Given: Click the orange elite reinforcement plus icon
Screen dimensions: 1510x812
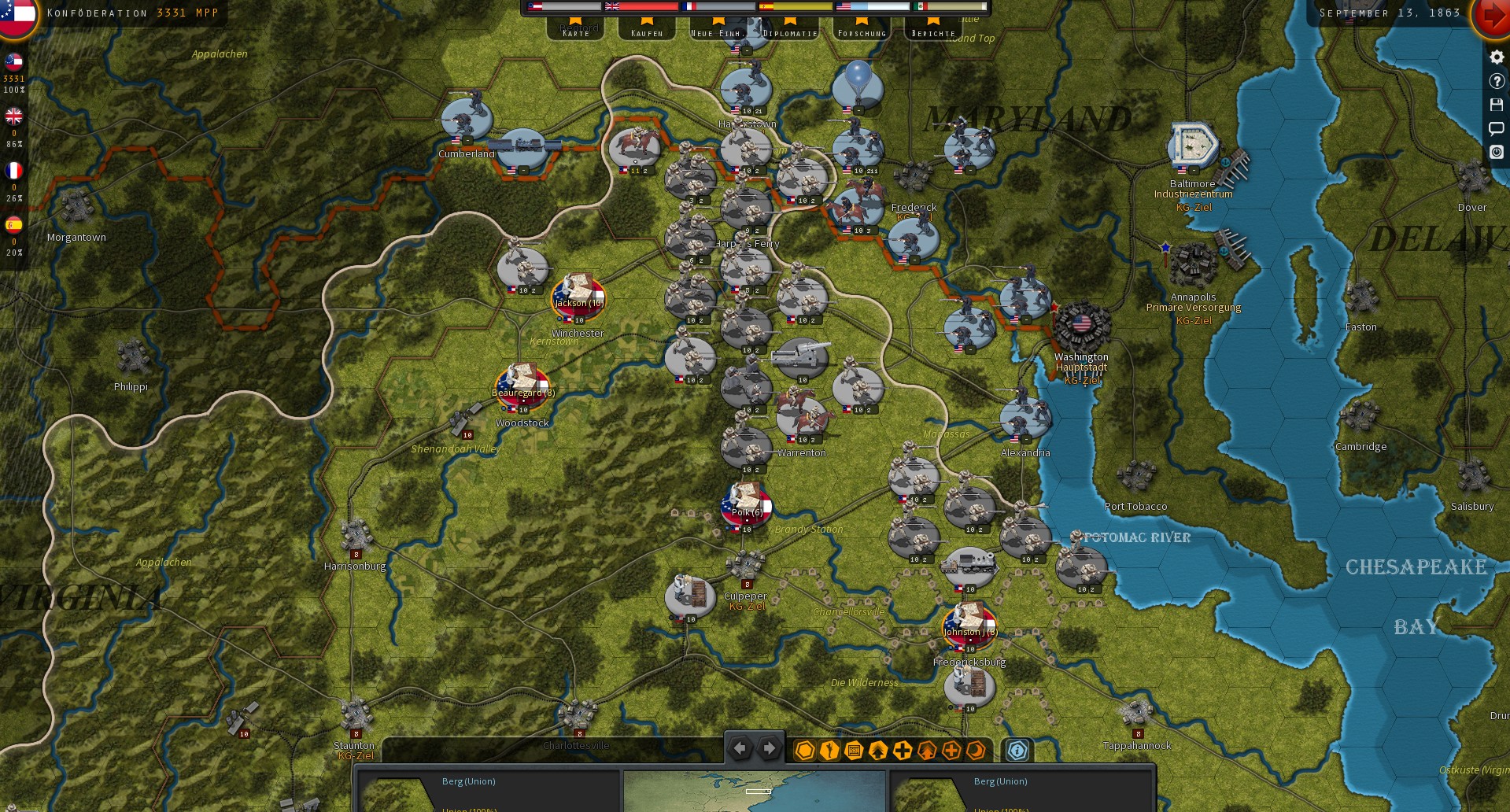Looking at the screenshot, I should [951, 750].
